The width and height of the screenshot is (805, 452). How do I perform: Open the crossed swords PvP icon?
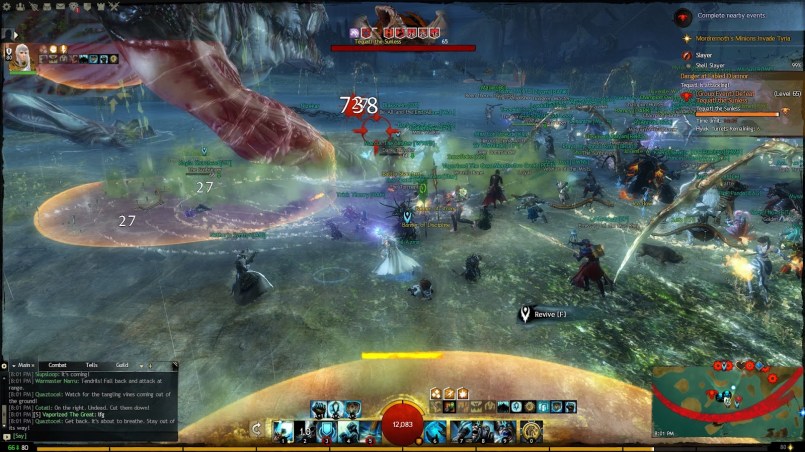point(112,6)
